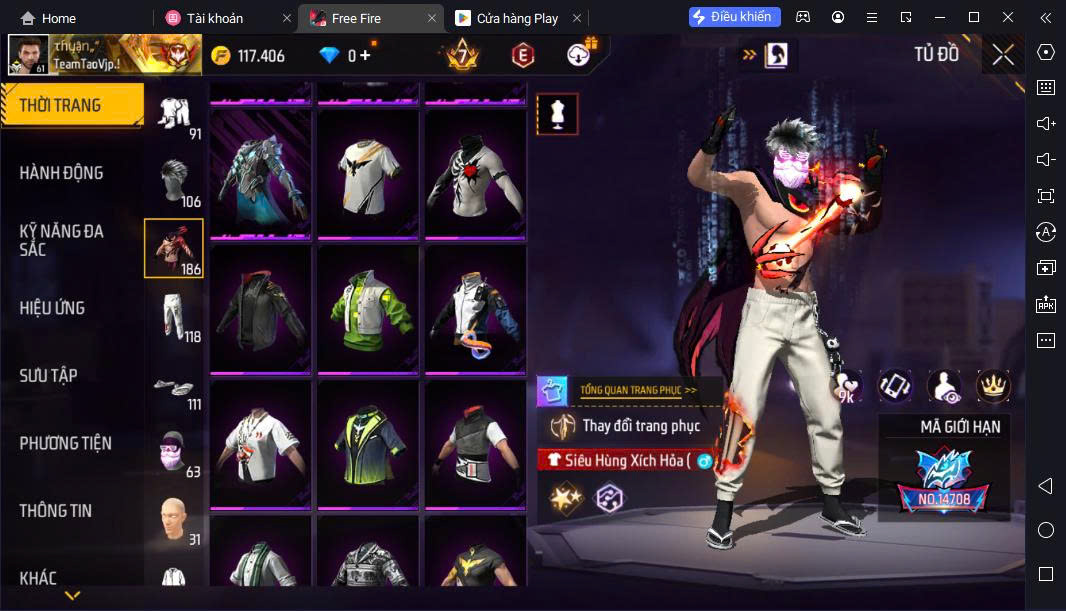Open the HIỆU ỨNG section
The height and width of the screenshot is (611, 1066).
[x=52, y=308]
